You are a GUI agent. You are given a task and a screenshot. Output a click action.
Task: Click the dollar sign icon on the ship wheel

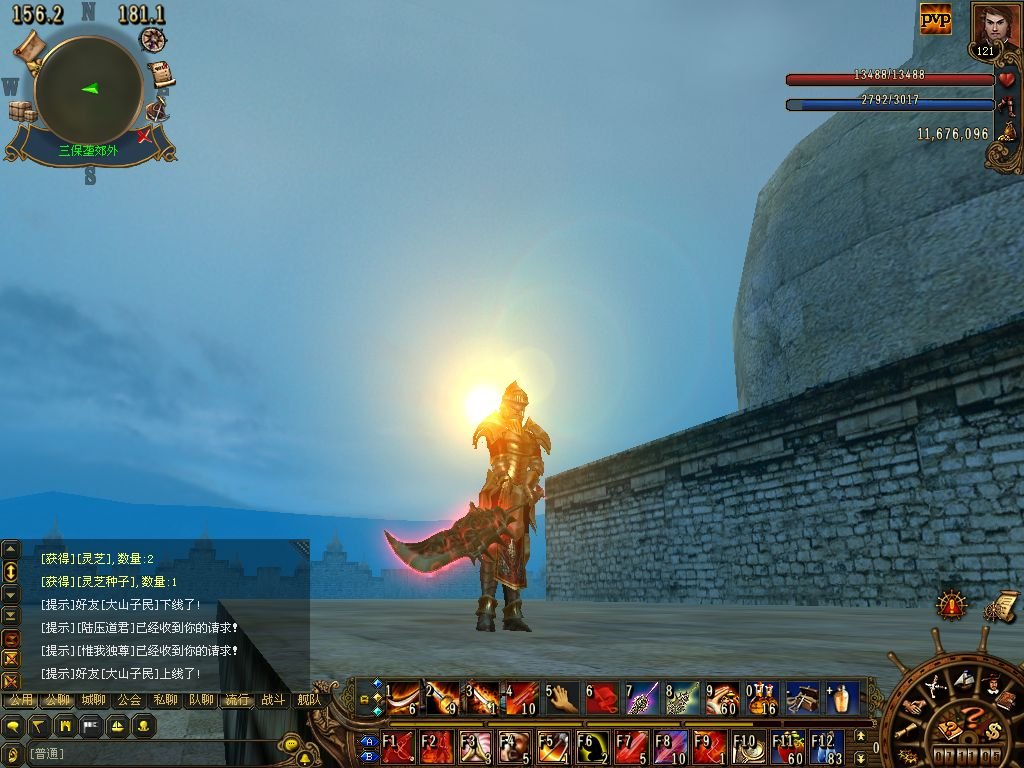click(x=993, y=730)
